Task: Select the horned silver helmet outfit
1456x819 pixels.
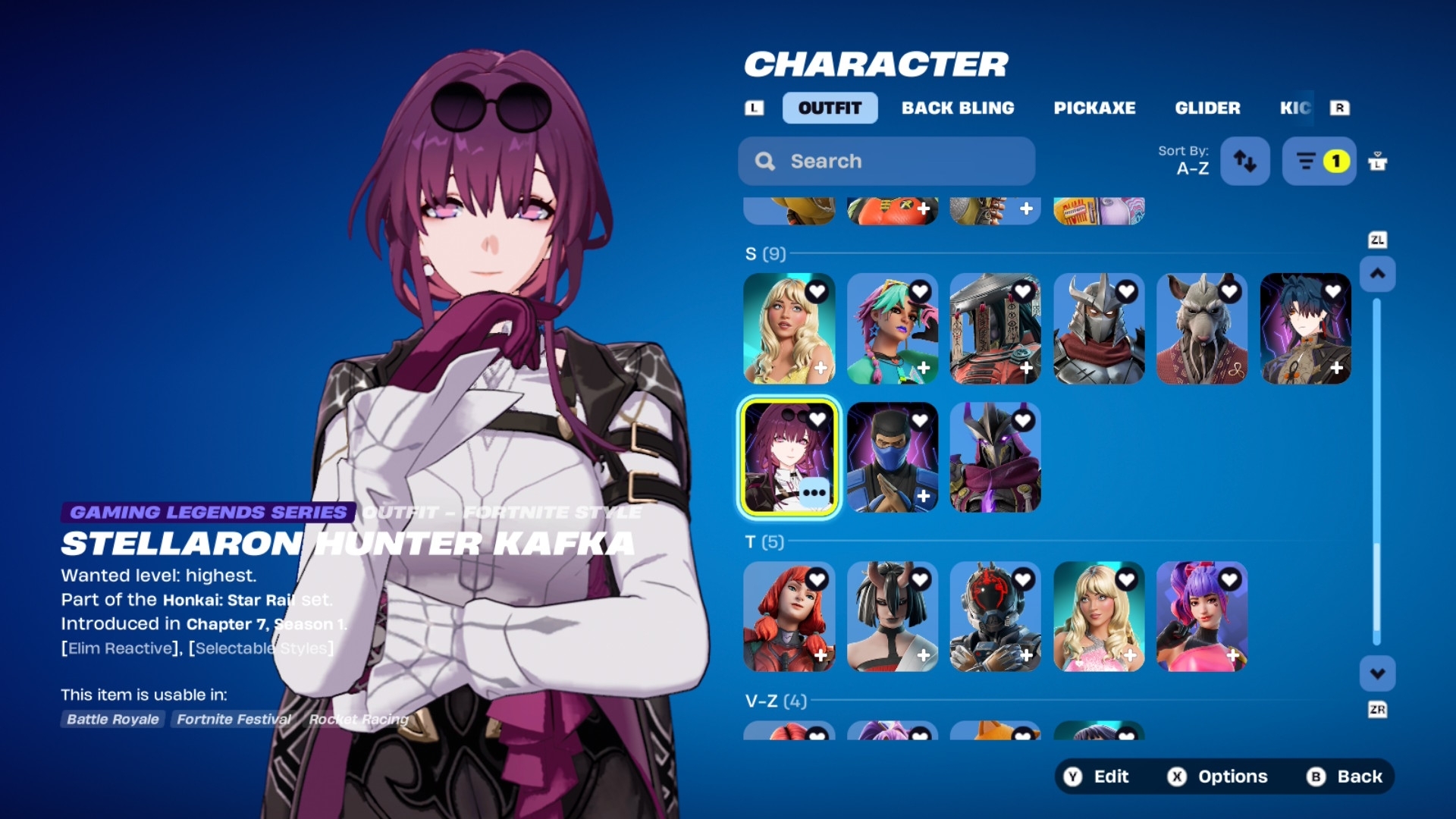Action: [x=1098, y=328]
